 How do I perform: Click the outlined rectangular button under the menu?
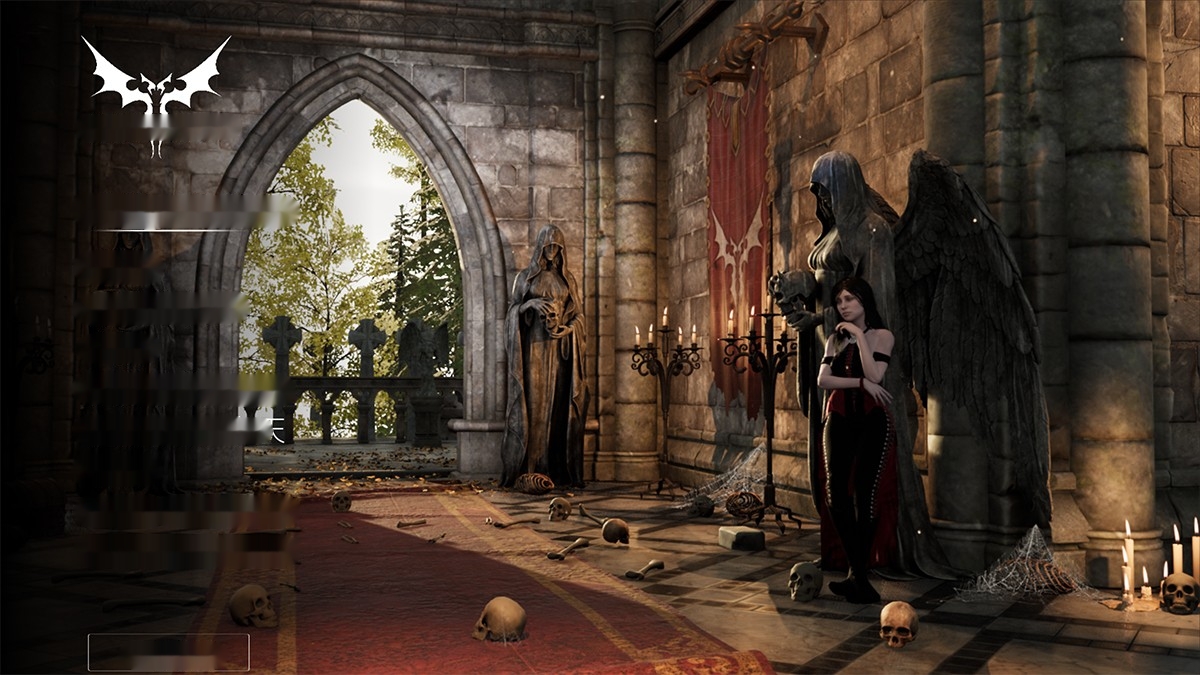[168, 652]
